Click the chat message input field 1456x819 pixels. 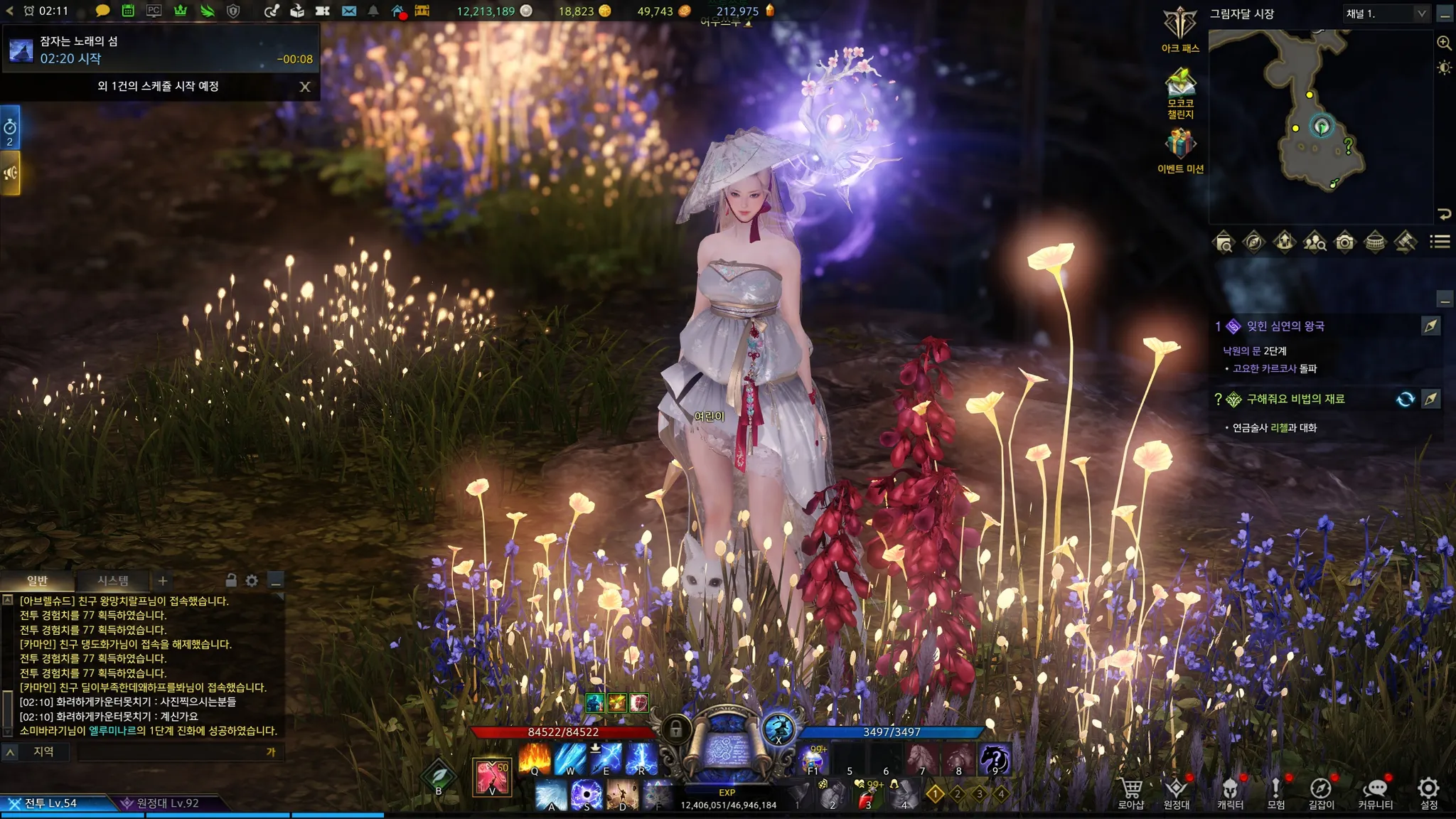point(171,752)
